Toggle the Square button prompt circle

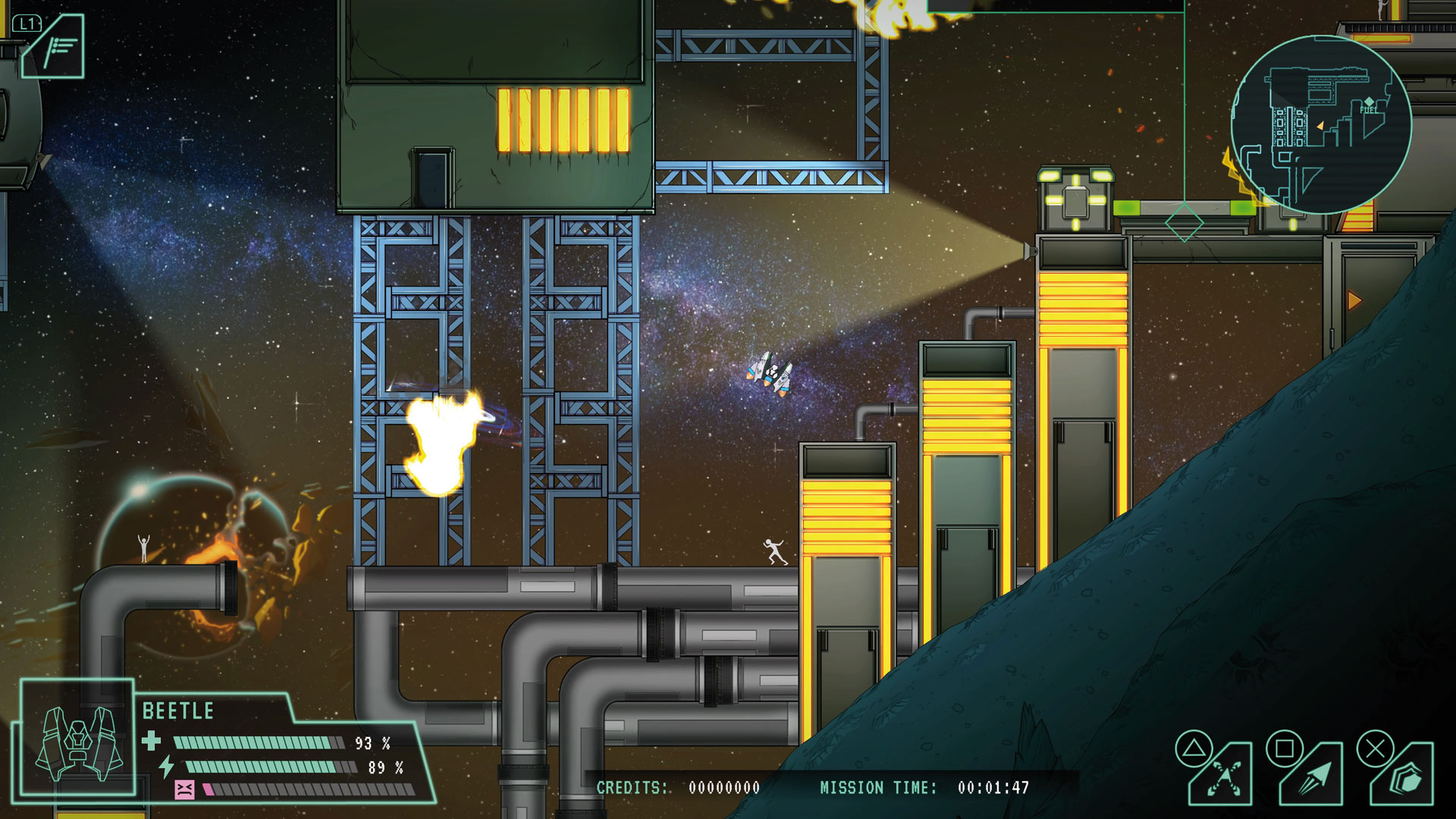point(1286,748)
